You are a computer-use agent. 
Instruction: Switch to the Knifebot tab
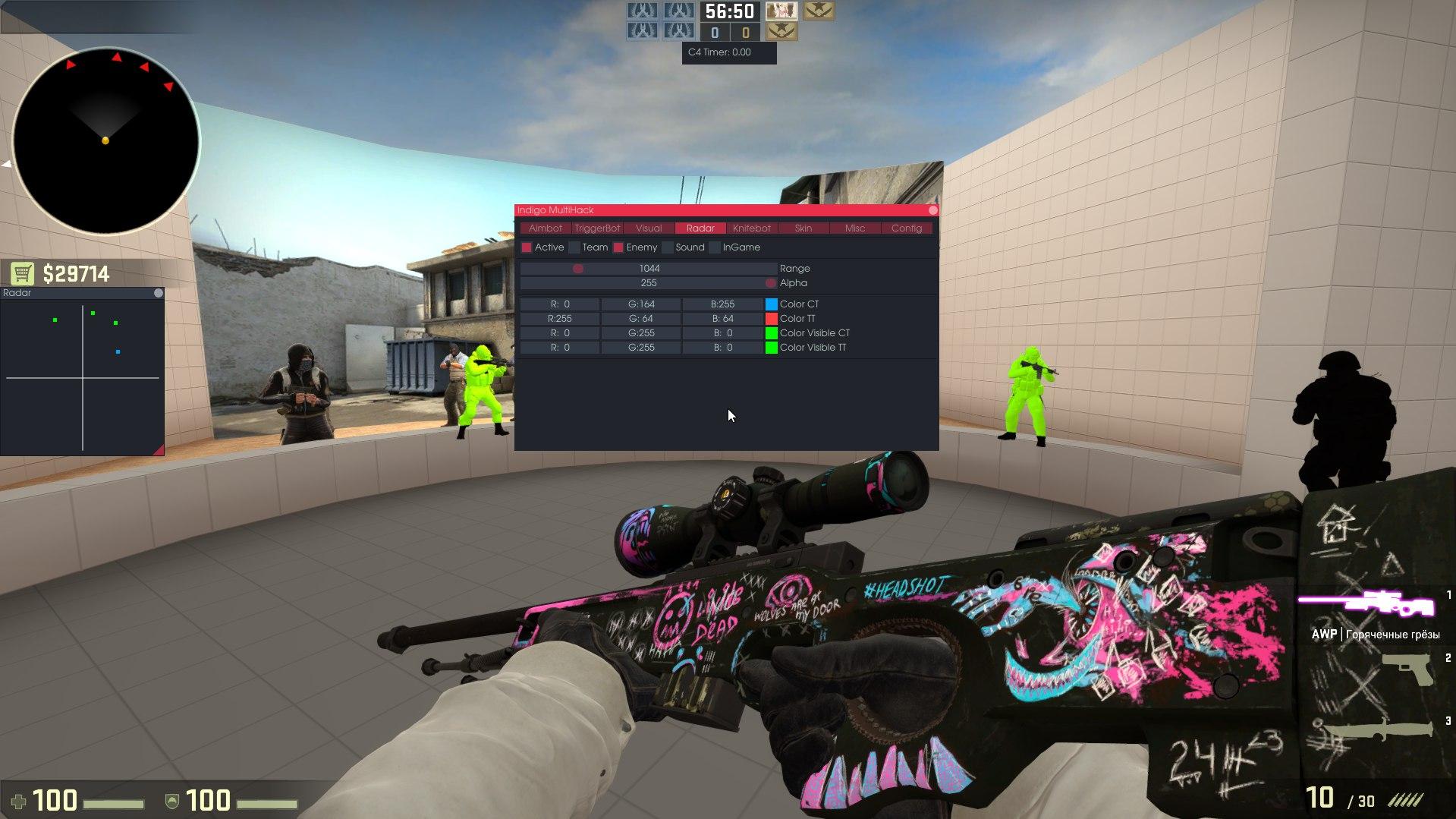(x=751, y=228)
